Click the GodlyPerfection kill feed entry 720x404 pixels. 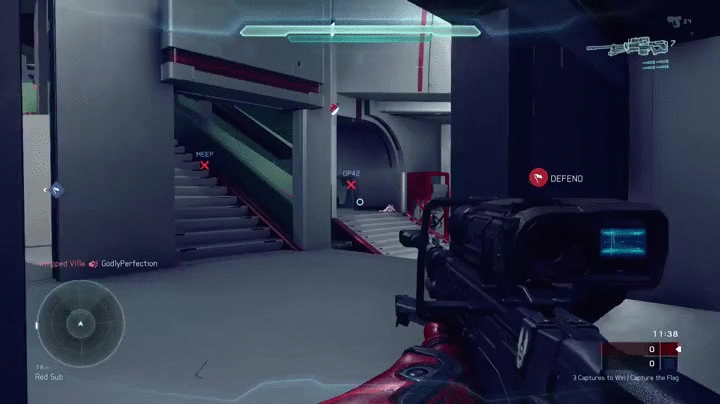pyautogui.click(x=129, y=263)
